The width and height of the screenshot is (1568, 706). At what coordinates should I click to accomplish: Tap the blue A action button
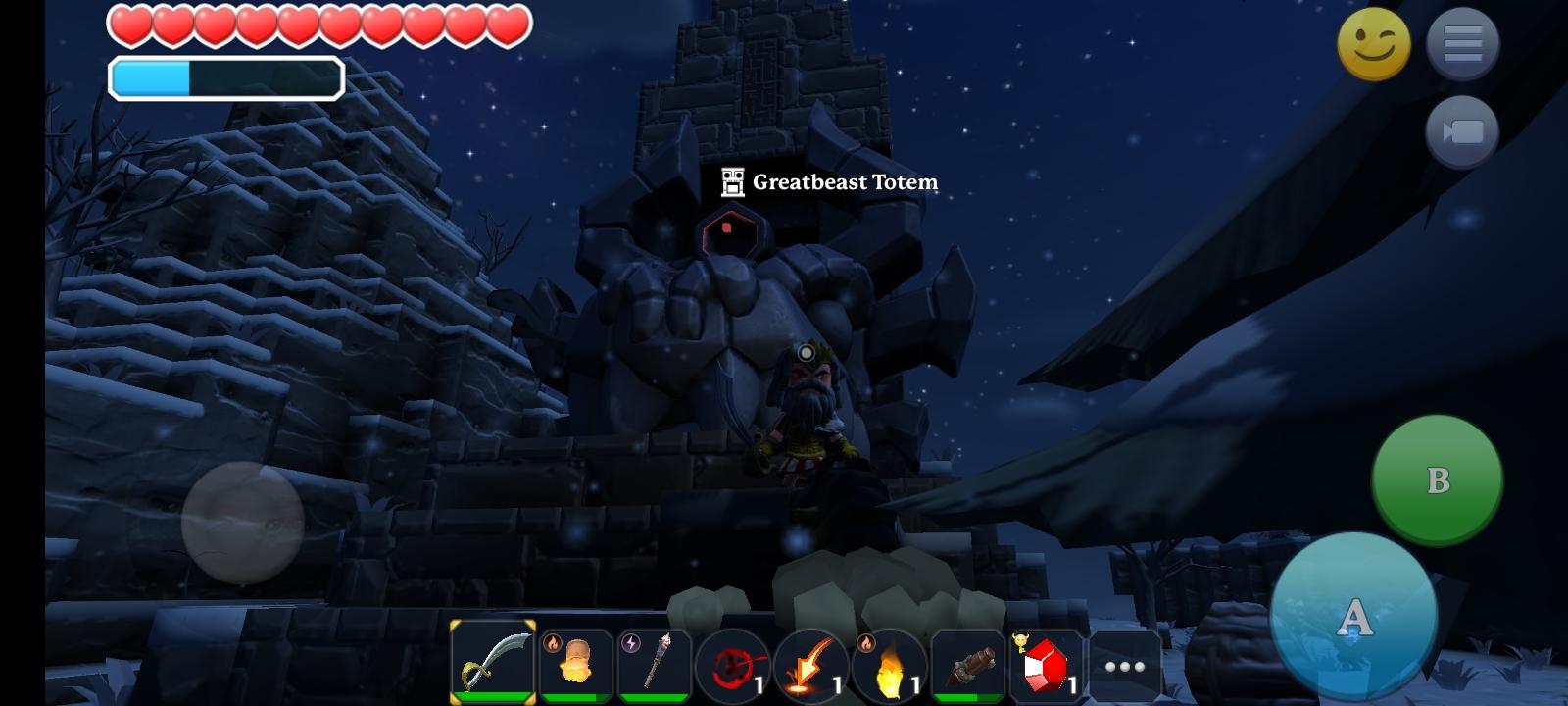pyautogui.click(x=1353, y=618)
